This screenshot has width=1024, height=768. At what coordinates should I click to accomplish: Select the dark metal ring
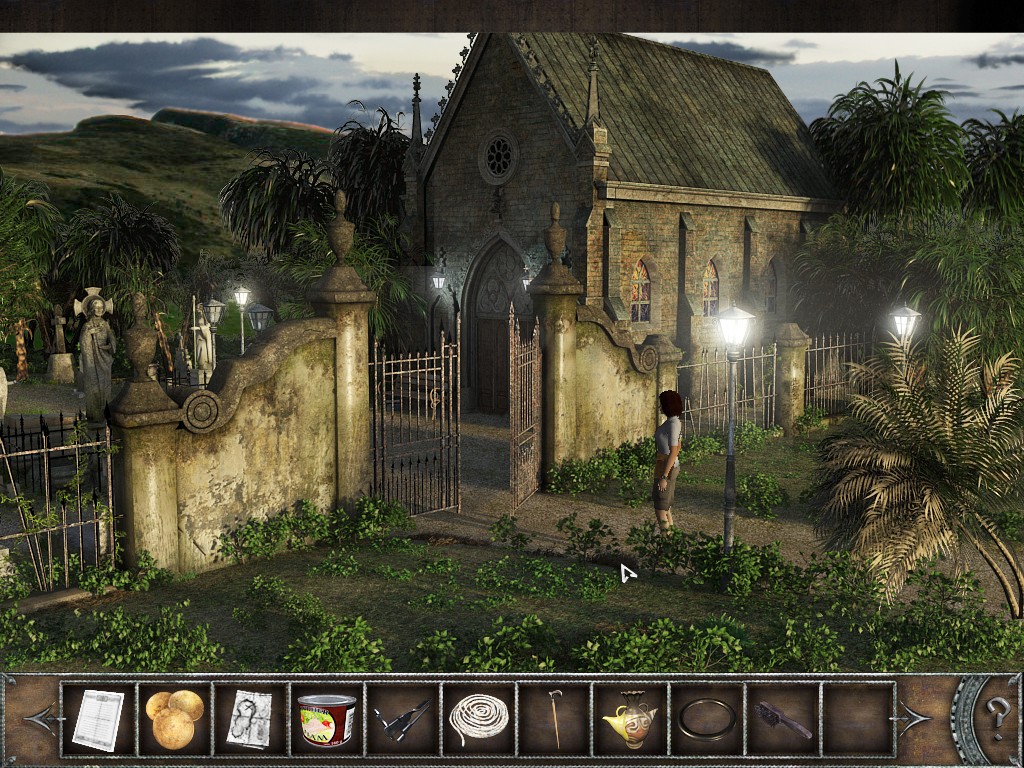coord(707,719)
